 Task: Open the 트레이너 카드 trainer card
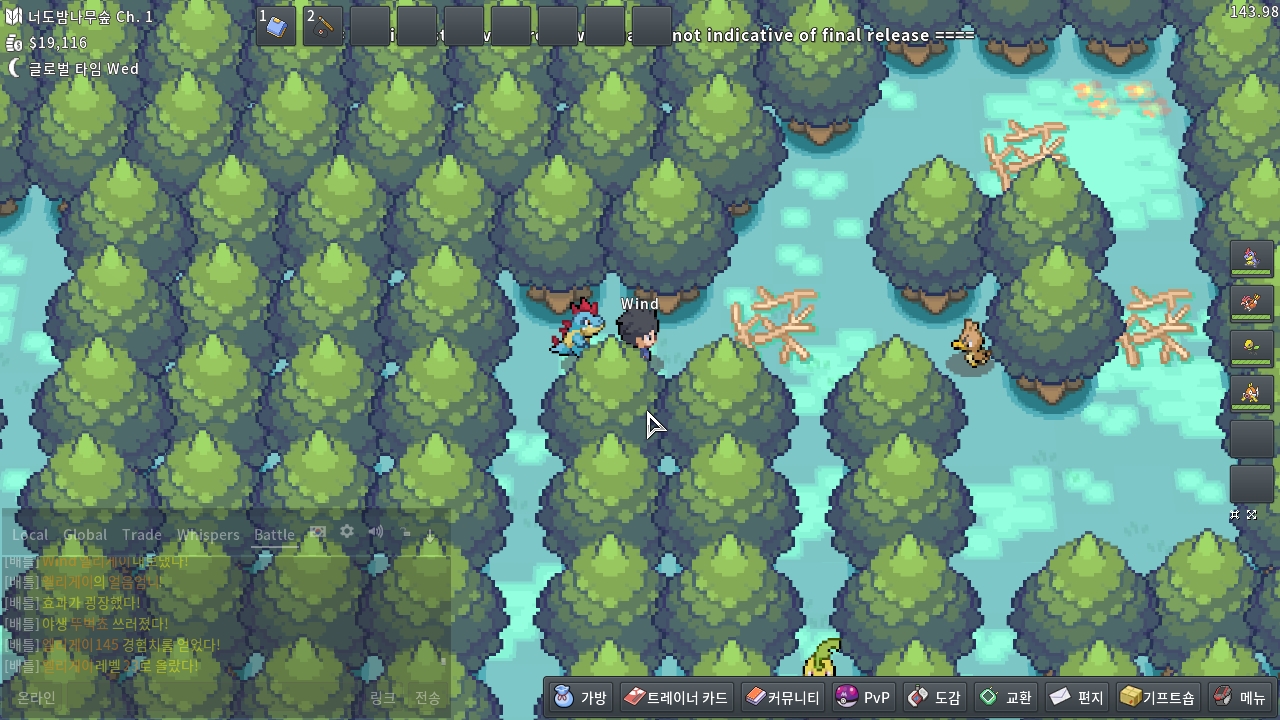676,697
